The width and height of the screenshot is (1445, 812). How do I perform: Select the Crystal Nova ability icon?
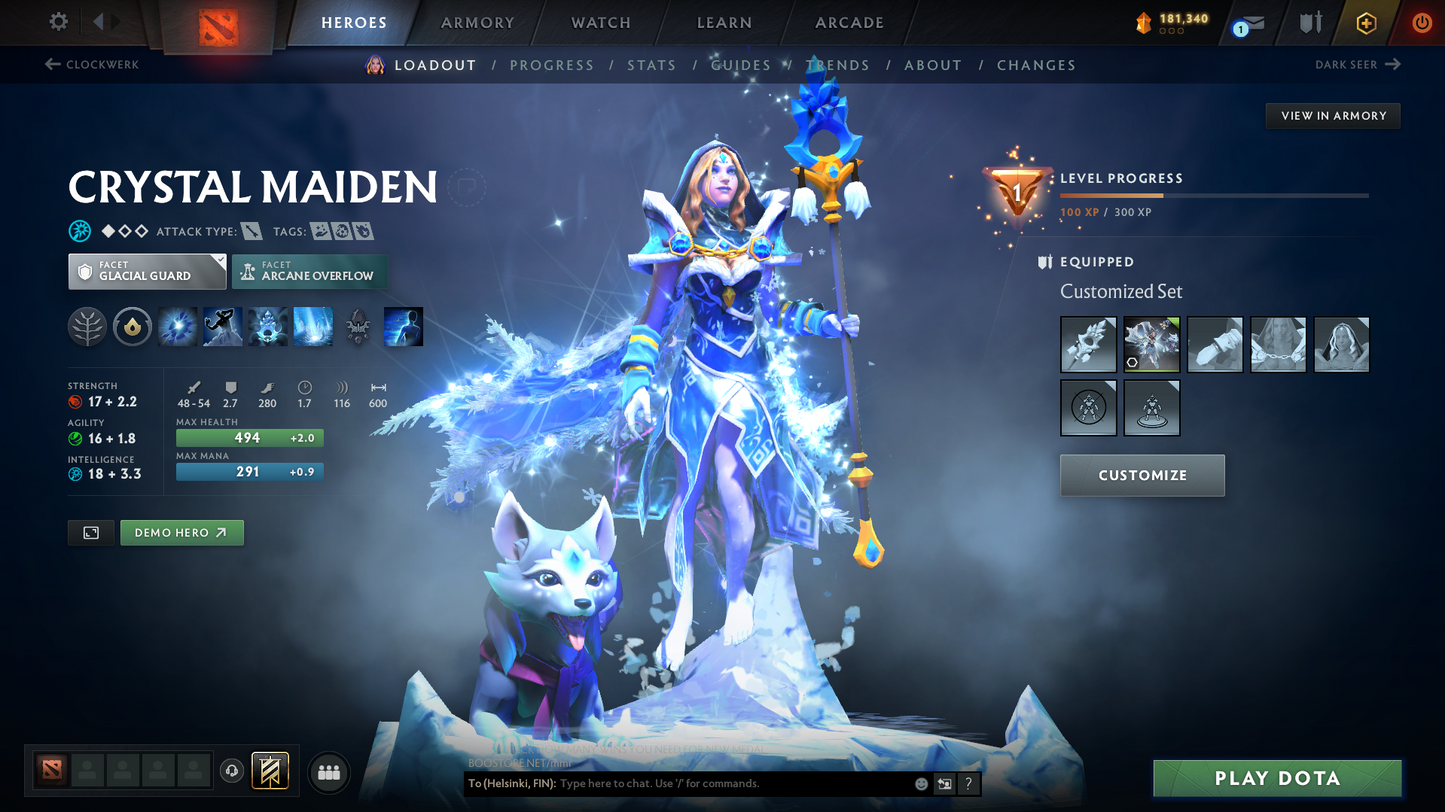click(177, 326)
